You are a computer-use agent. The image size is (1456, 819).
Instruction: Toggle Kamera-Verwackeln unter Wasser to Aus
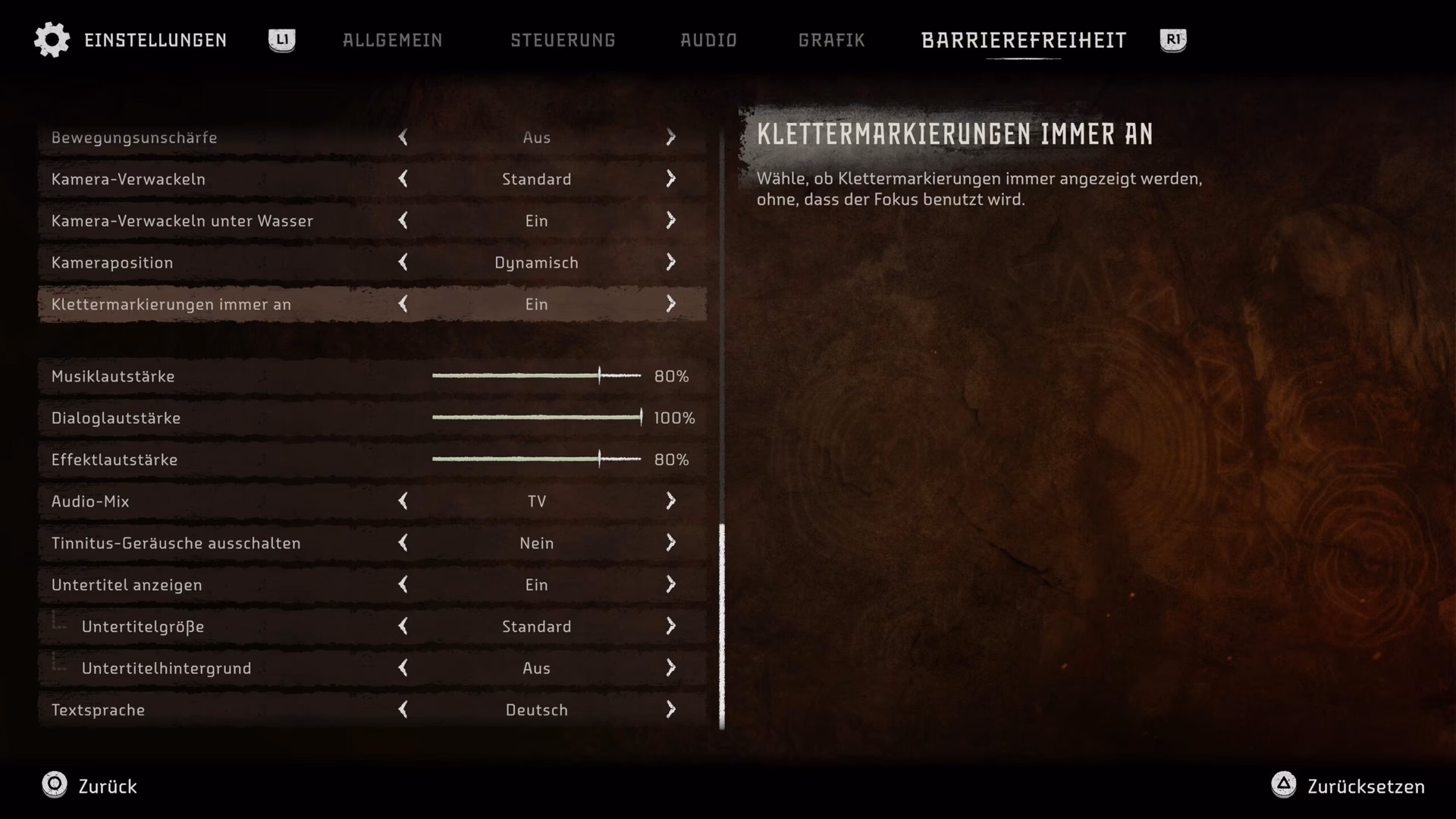tap(404, 221)
